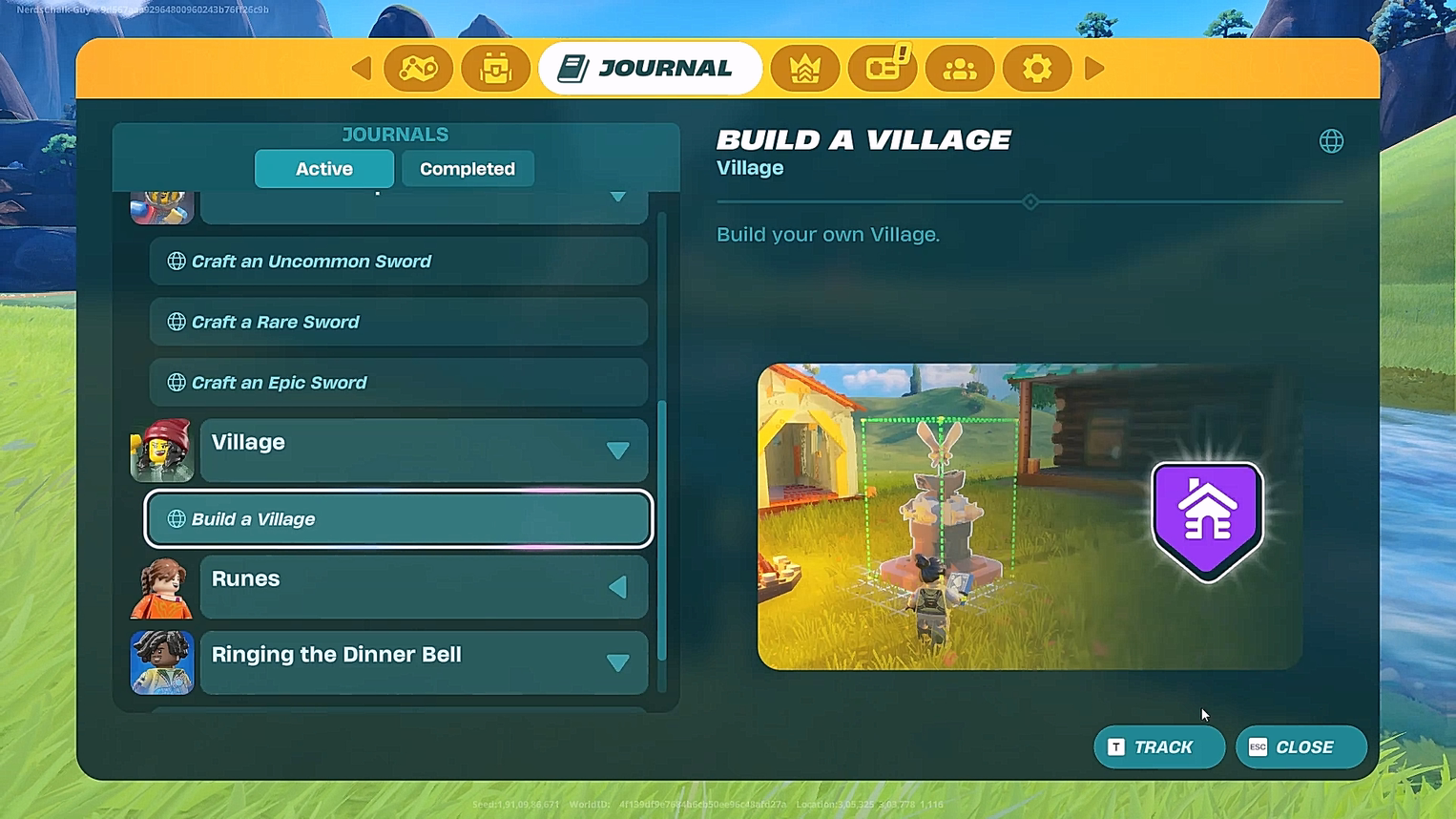Click the controller icon with notification badge

click(883, 68)
